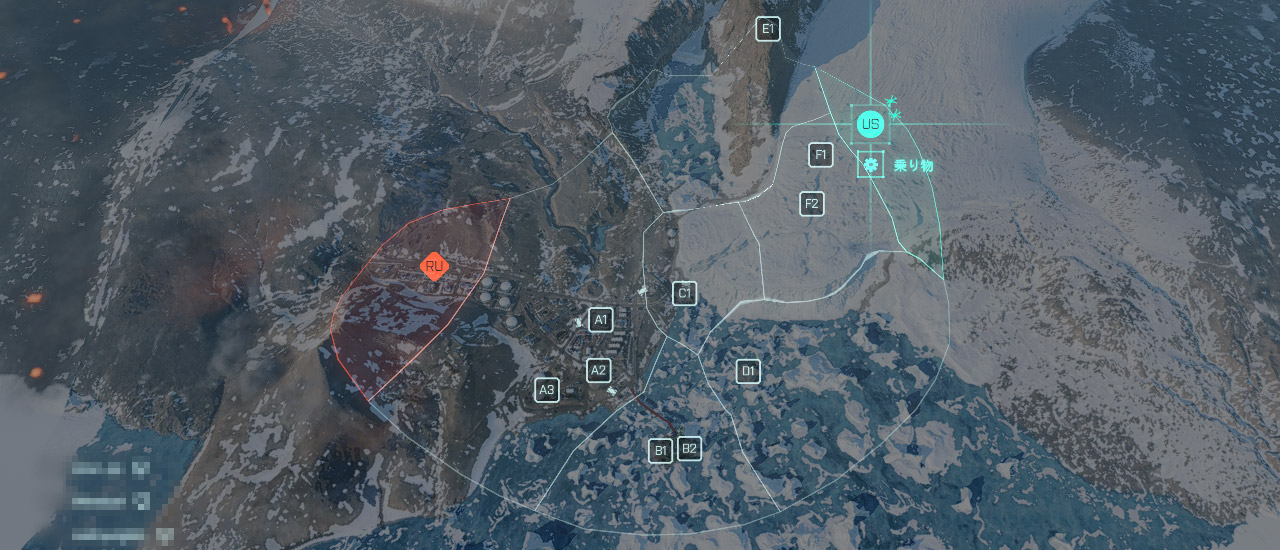The height and width of the screenshot is (550, 1280).
Task: Click the B2 objective marker
Action: tap(689, 448)
